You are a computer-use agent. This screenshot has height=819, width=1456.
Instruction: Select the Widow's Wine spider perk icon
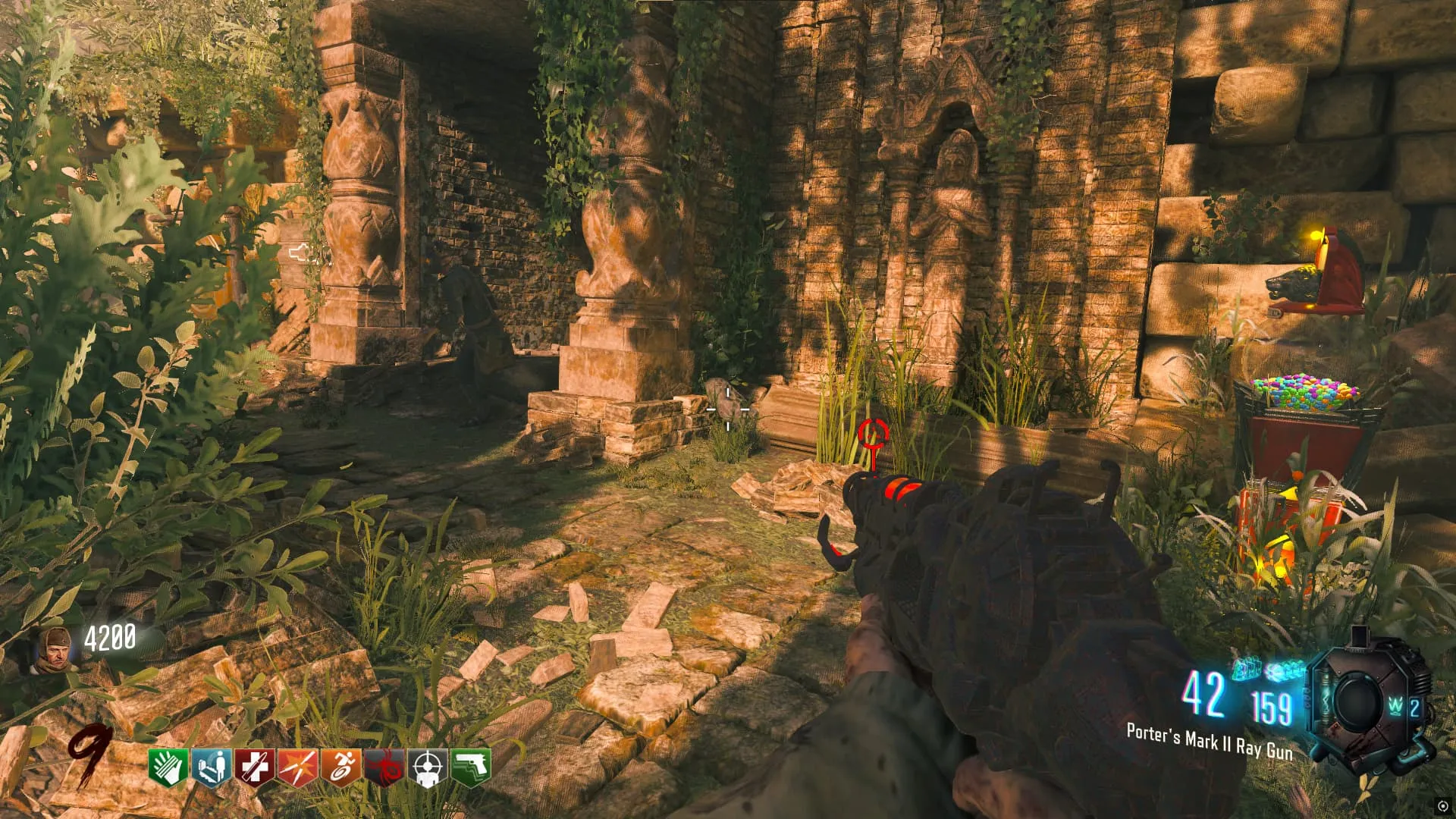pyautogui.click(x=384, y=767)
